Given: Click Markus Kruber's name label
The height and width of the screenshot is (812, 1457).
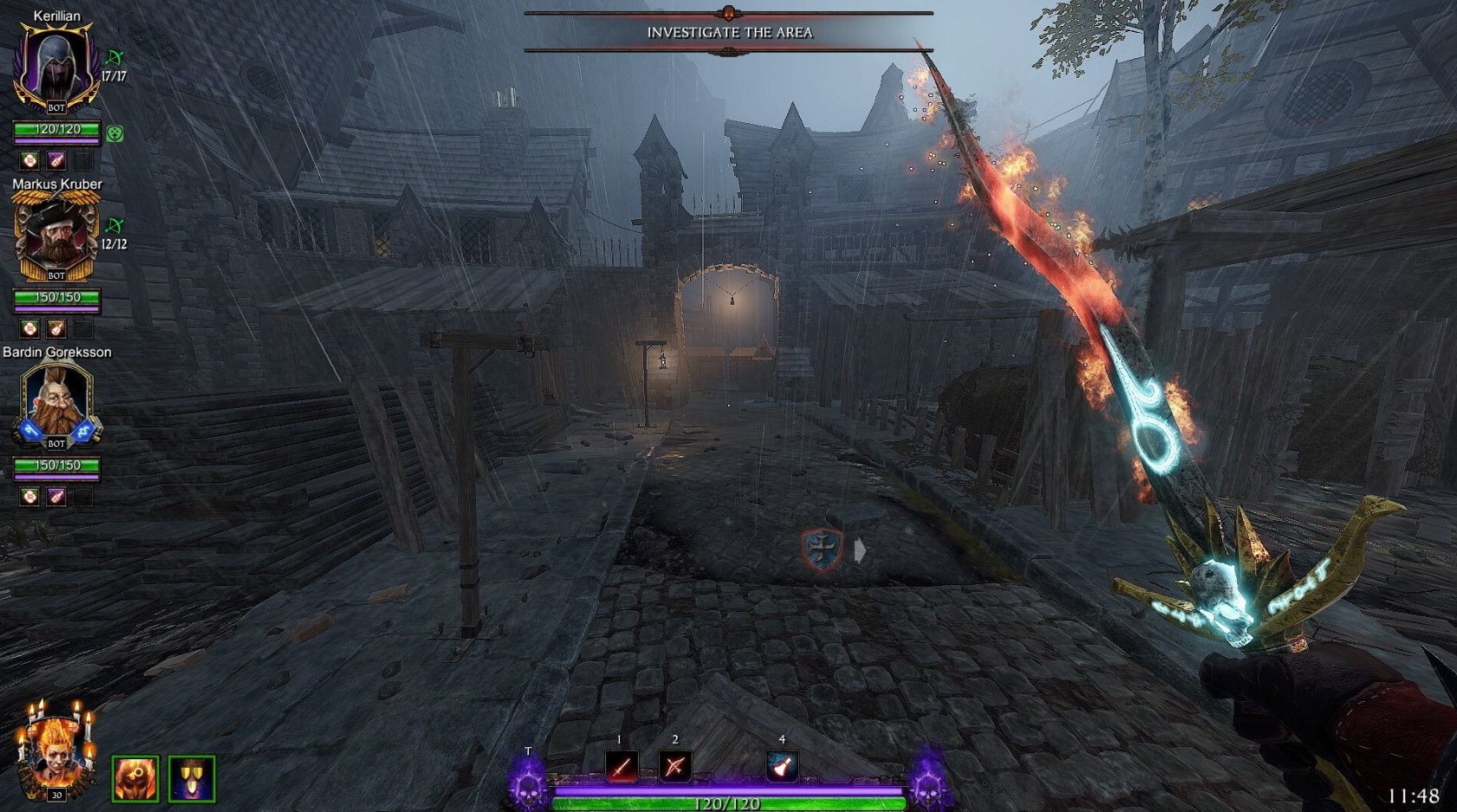Looking at the screenshot, I should coord(56,184).
